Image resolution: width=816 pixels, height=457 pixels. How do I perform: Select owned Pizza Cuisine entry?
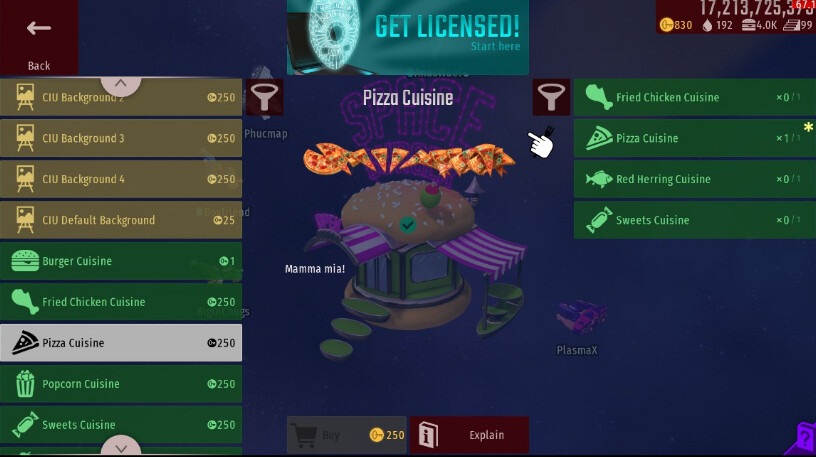694,139
